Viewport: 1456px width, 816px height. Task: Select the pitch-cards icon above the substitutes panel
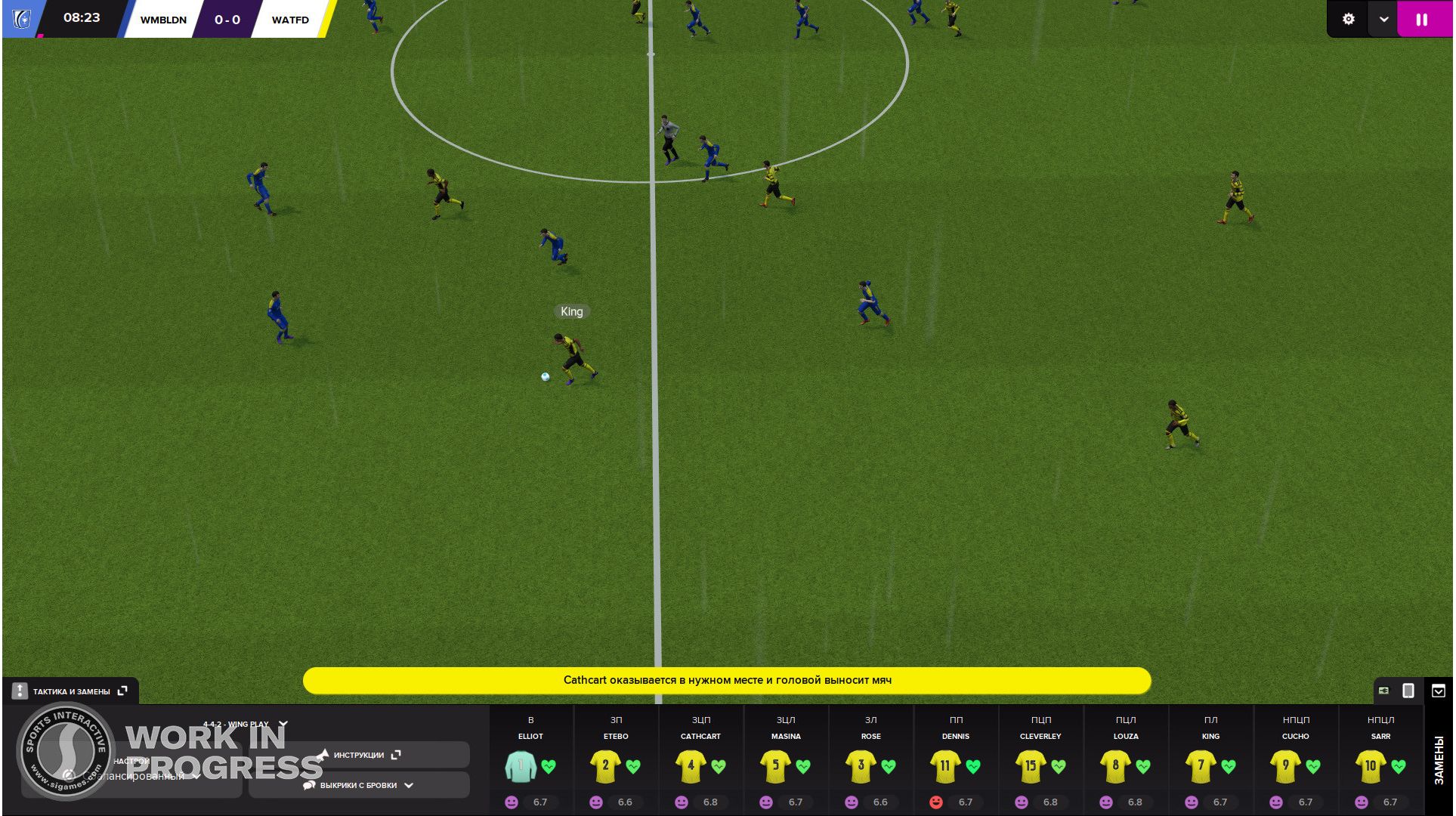coord(1384,691)
